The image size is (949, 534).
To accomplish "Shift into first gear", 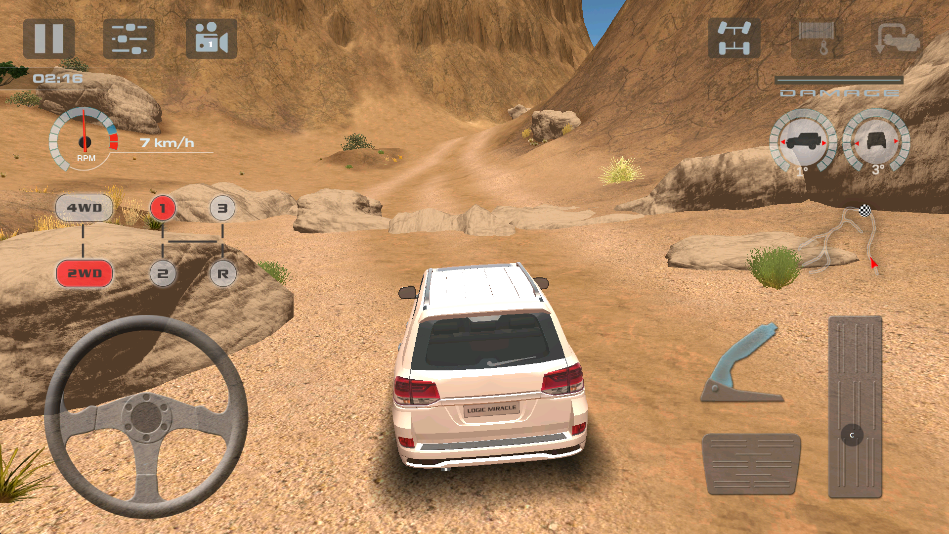I will [163, 208].
